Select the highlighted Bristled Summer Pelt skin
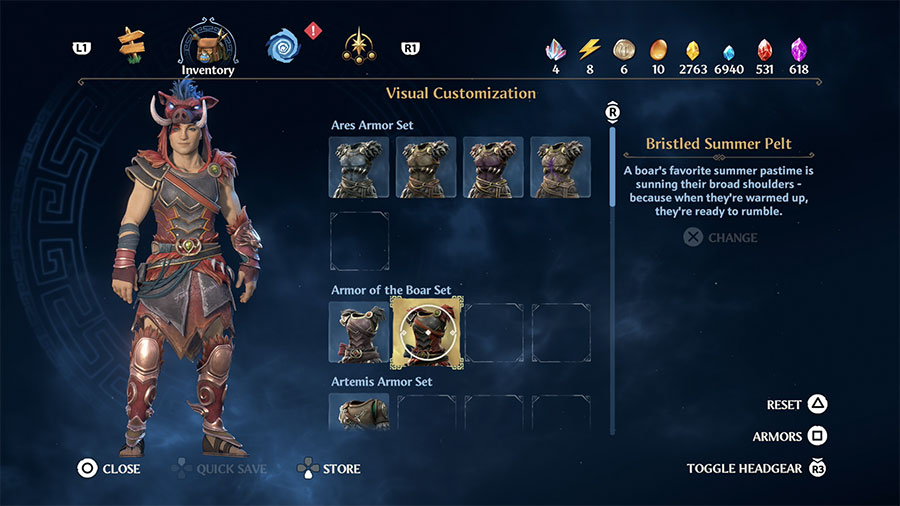Viewport: 900px width, 506px height. [426, 332]
